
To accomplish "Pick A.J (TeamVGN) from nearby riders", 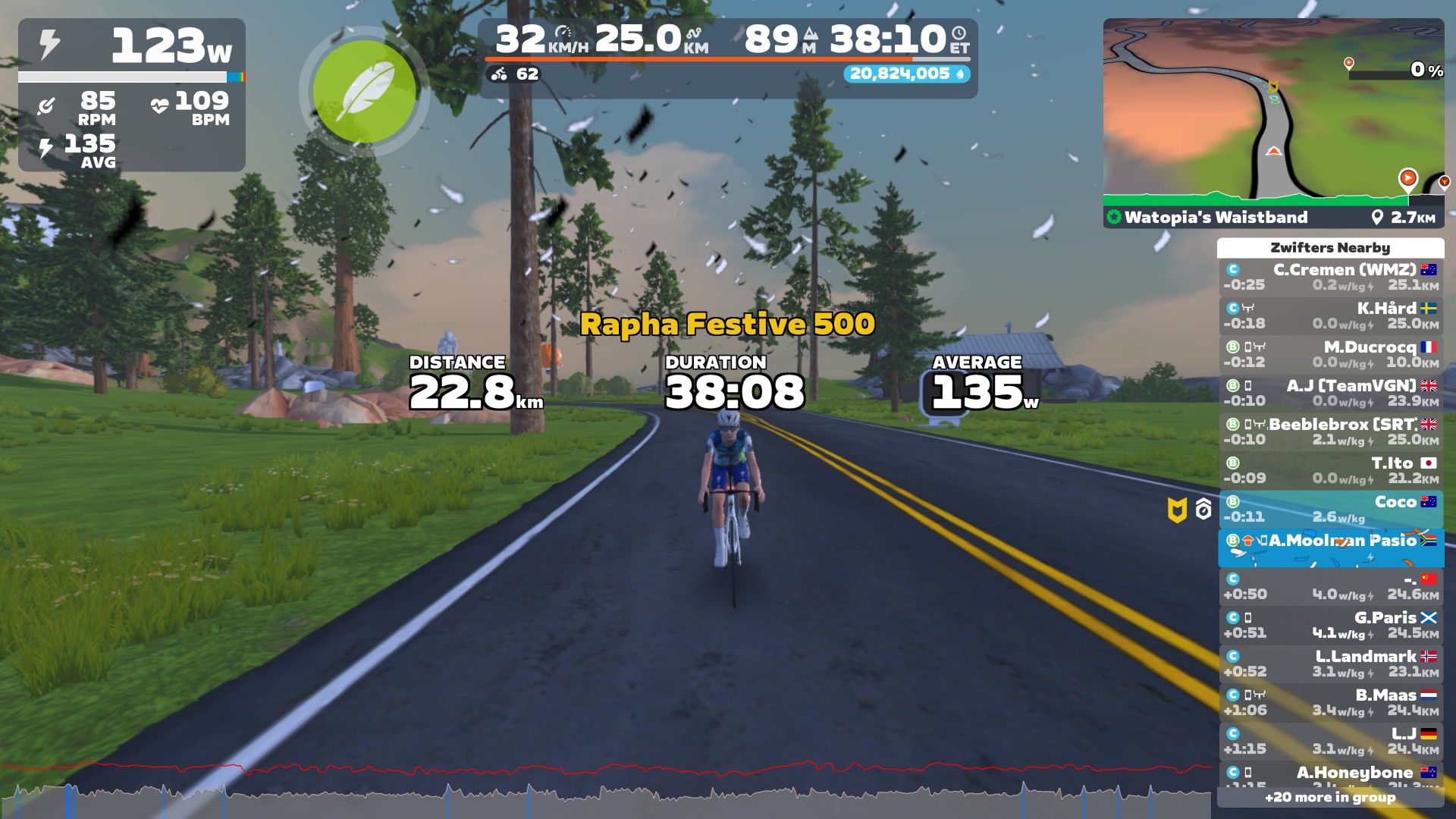I will coord(1330,394).
